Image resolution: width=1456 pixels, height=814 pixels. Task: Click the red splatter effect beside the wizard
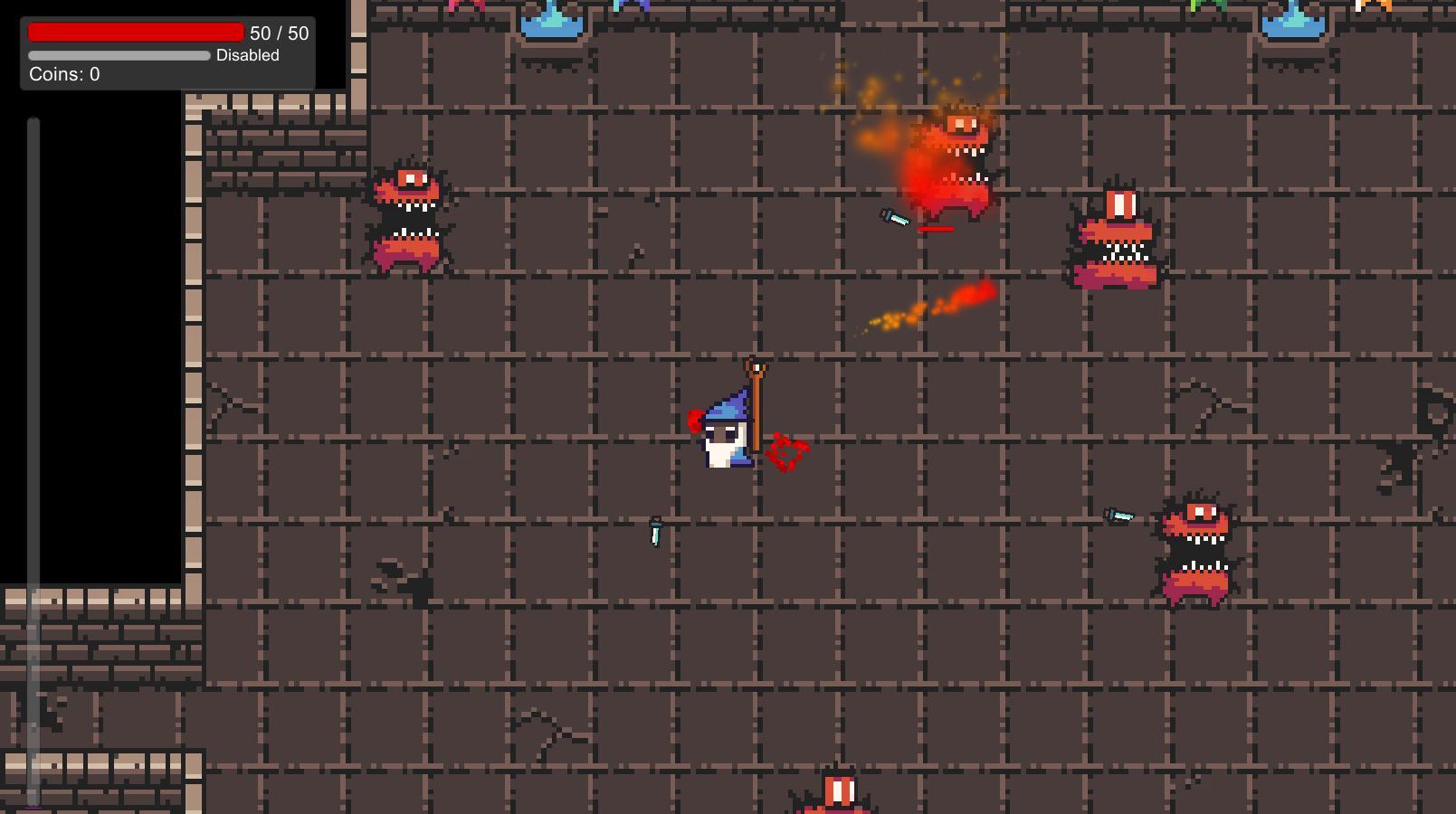click(x=785, y=450)
